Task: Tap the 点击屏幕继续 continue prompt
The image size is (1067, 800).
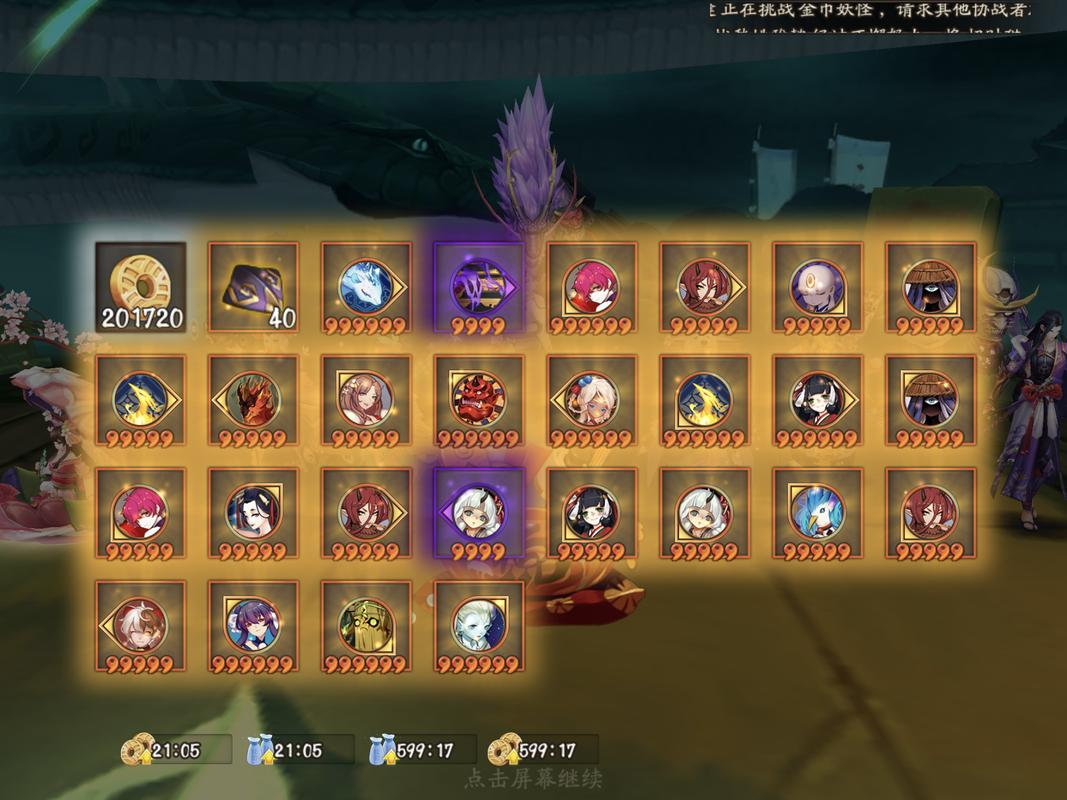Action: coord(533,778)
